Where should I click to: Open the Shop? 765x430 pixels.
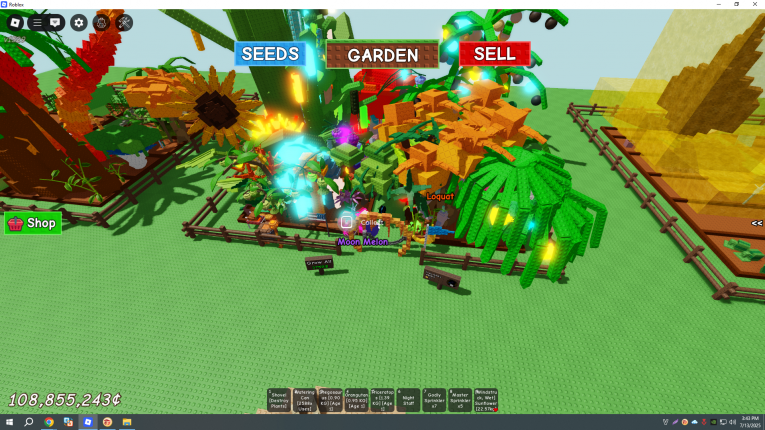coord(33,223)
